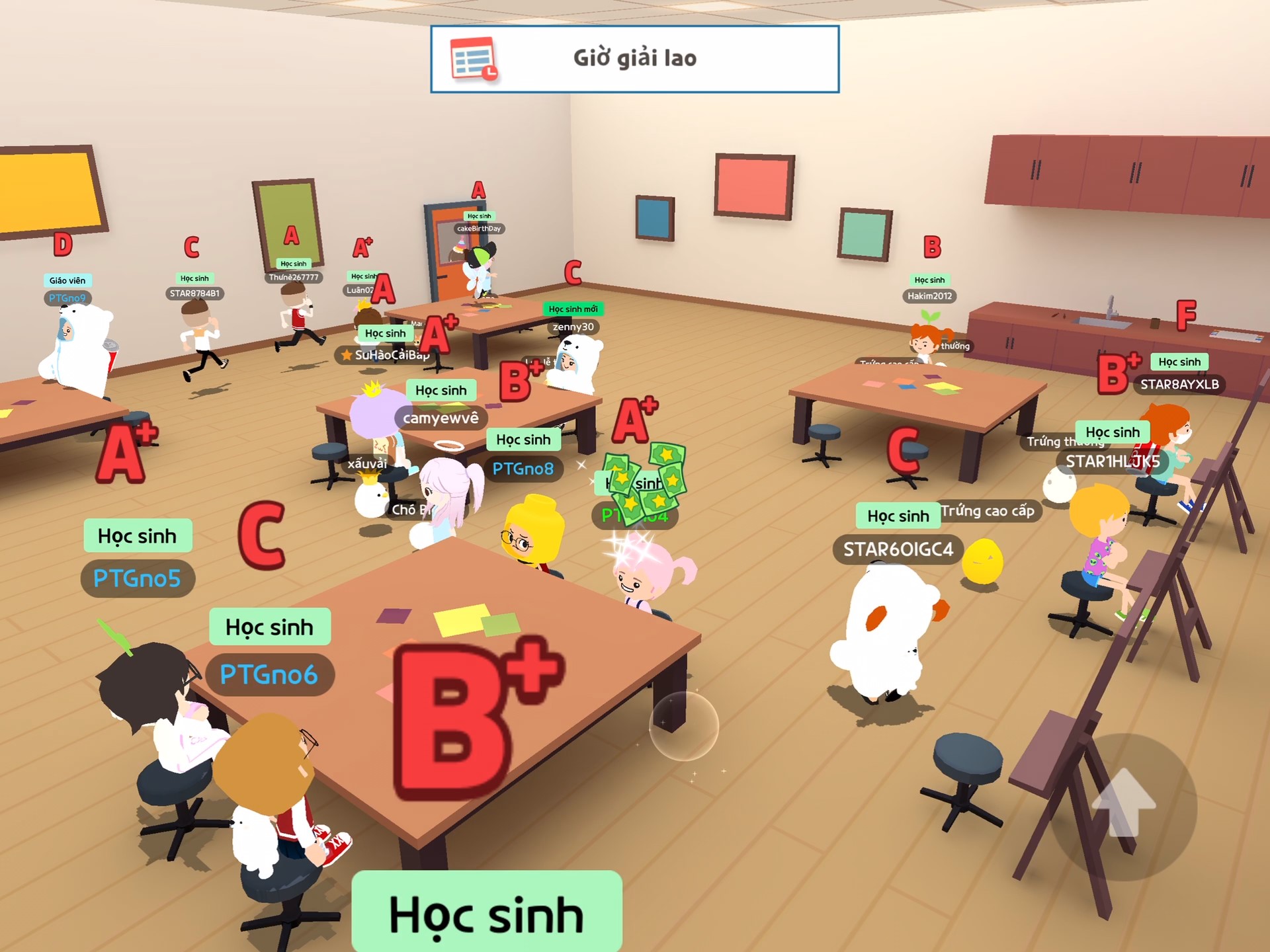Select the STAR6OIGC4 player name
This screenshot has width=1270, height=952.
pos(897,549)
